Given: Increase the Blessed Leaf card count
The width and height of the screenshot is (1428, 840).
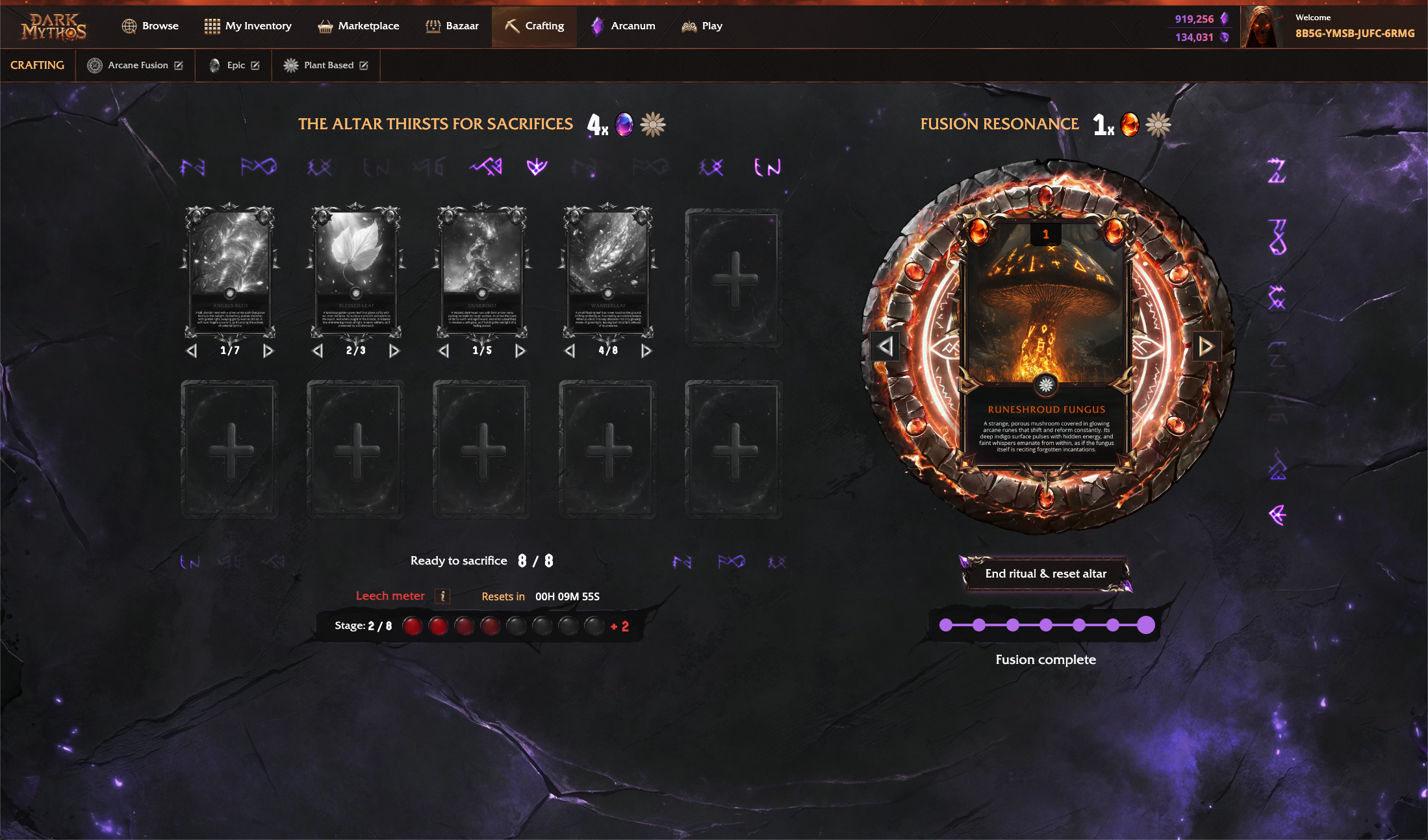Looking at the screenshot, I should pos(394,351).
